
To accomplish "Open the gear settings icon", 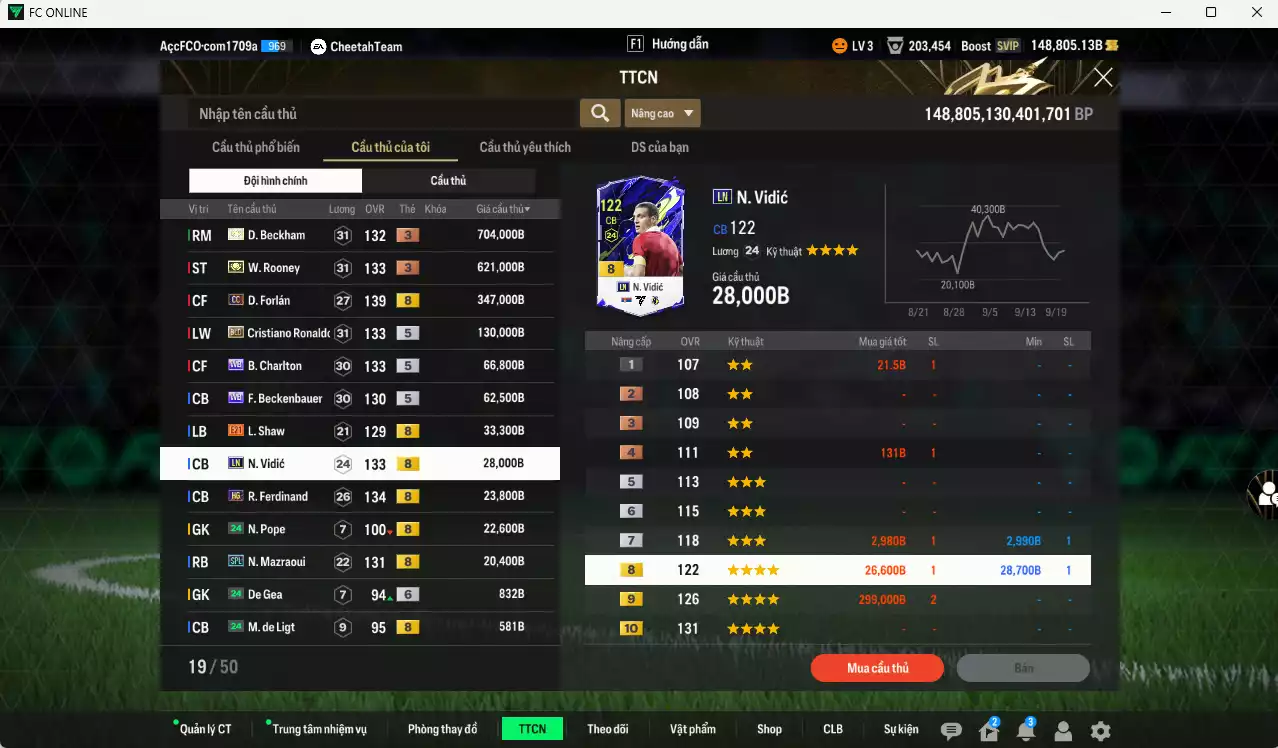I will click(1100, 731).
